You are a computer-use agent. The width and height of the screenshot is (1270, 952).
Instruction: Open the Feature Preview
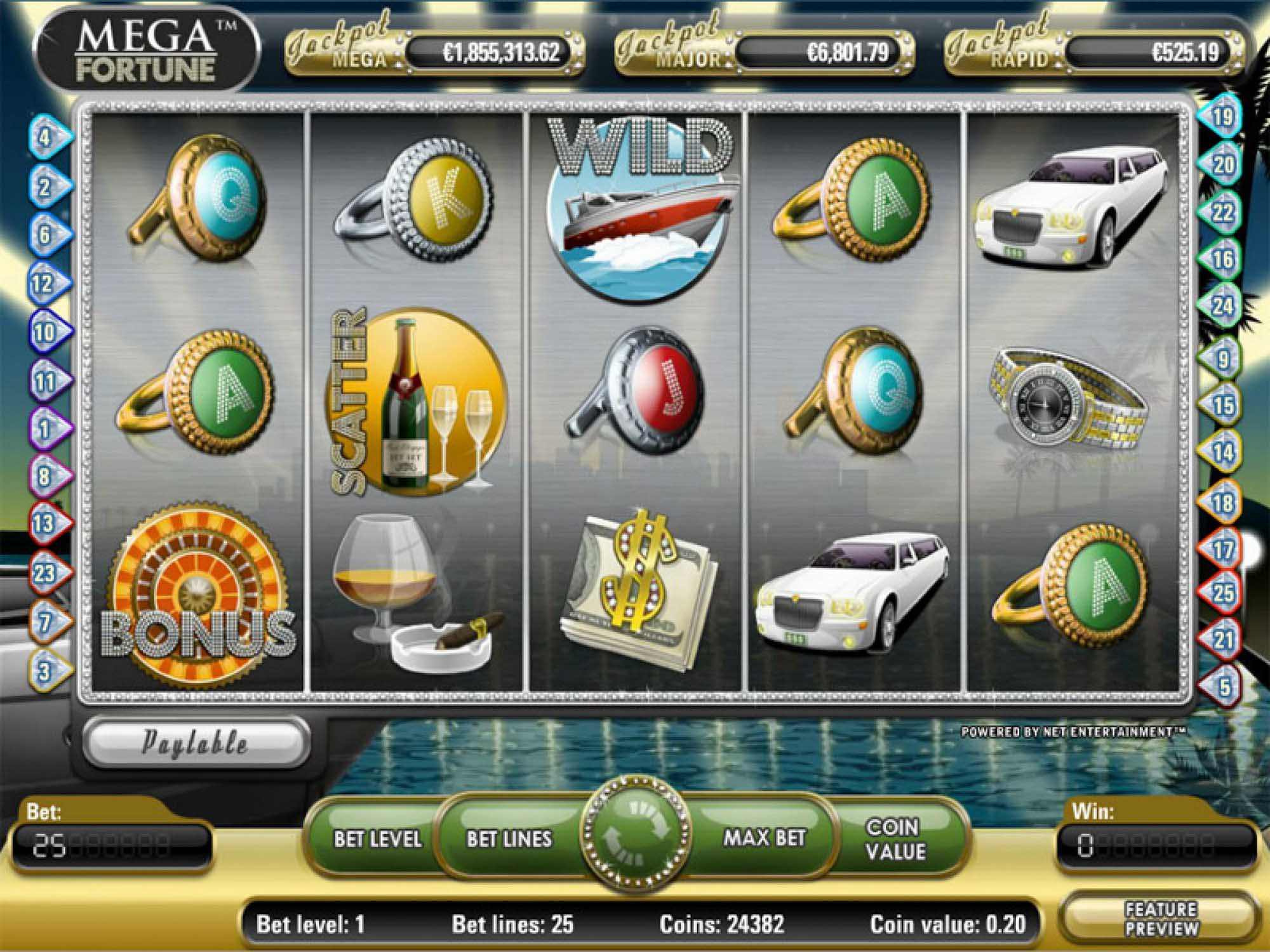1161,918
